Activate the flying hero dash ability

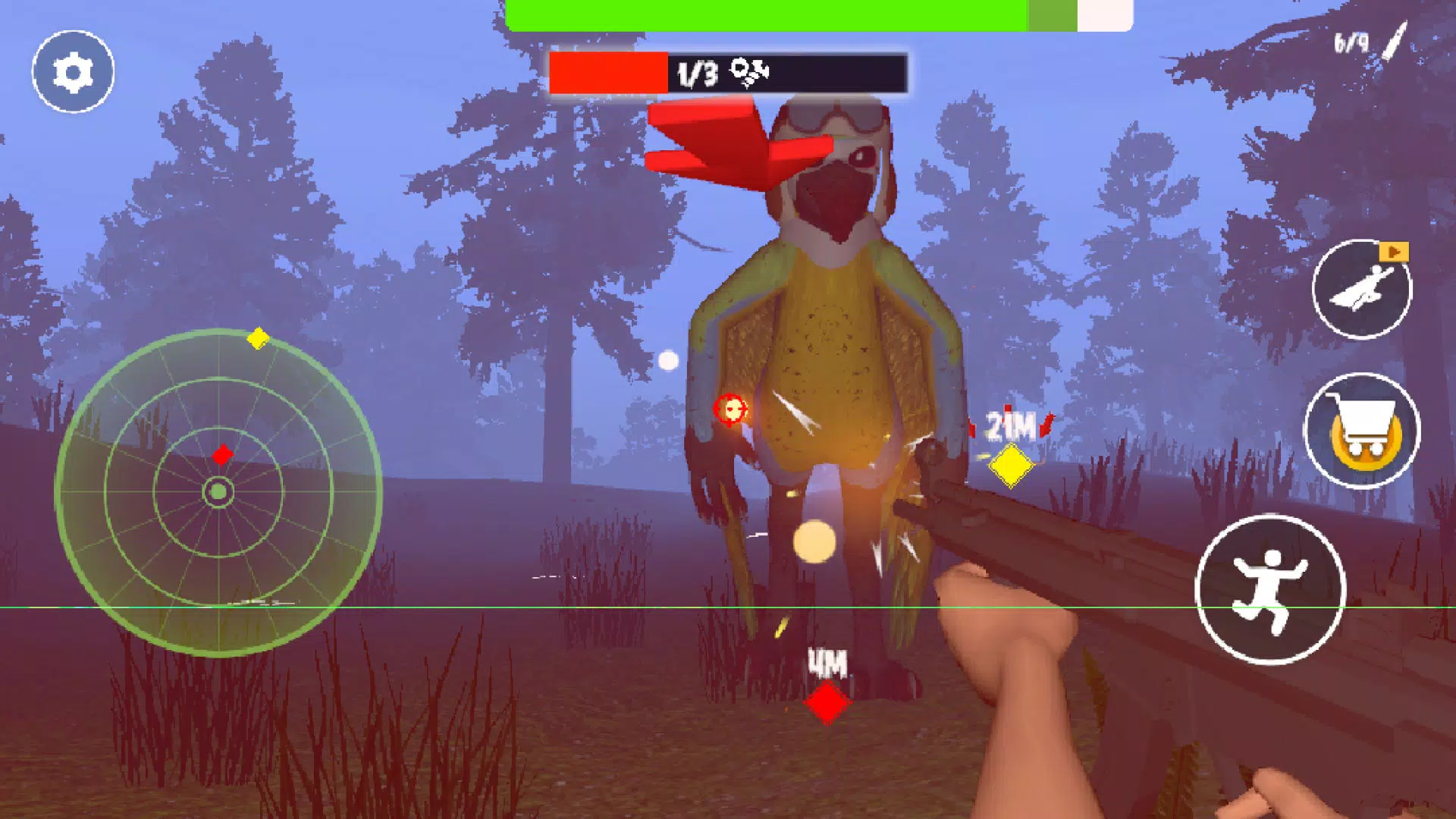(1361, 290)
